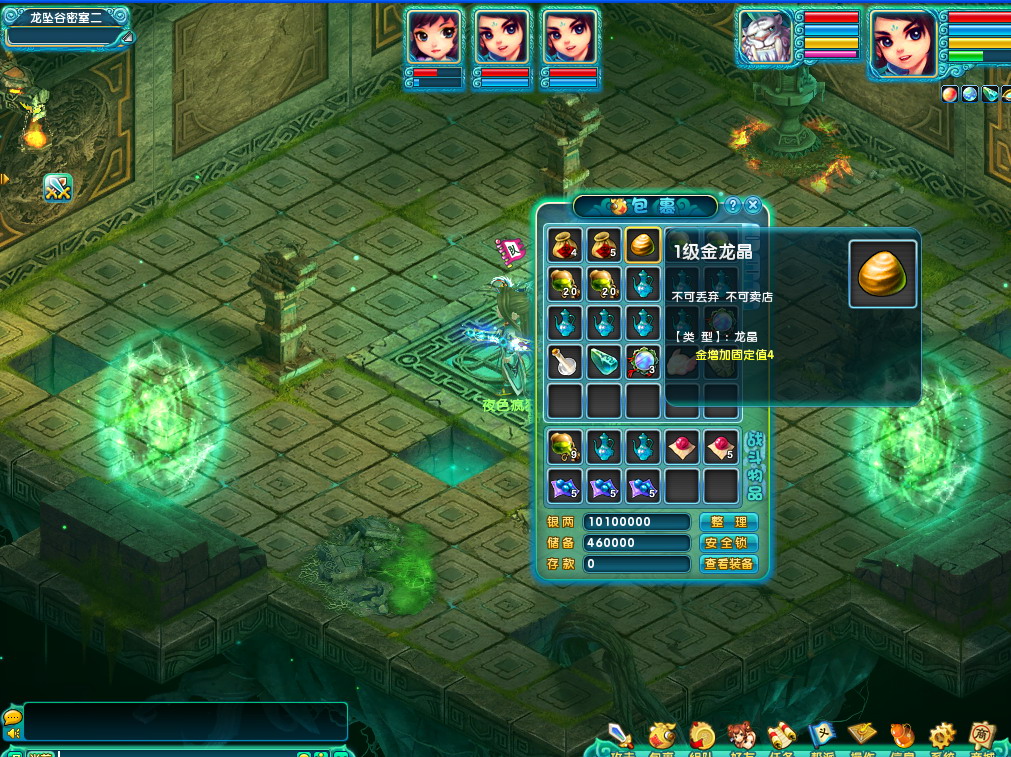The width and height of the screenshot is (1011, 757).
Task: Open the 好友 friends icon
Action: [x=741, y=737]
